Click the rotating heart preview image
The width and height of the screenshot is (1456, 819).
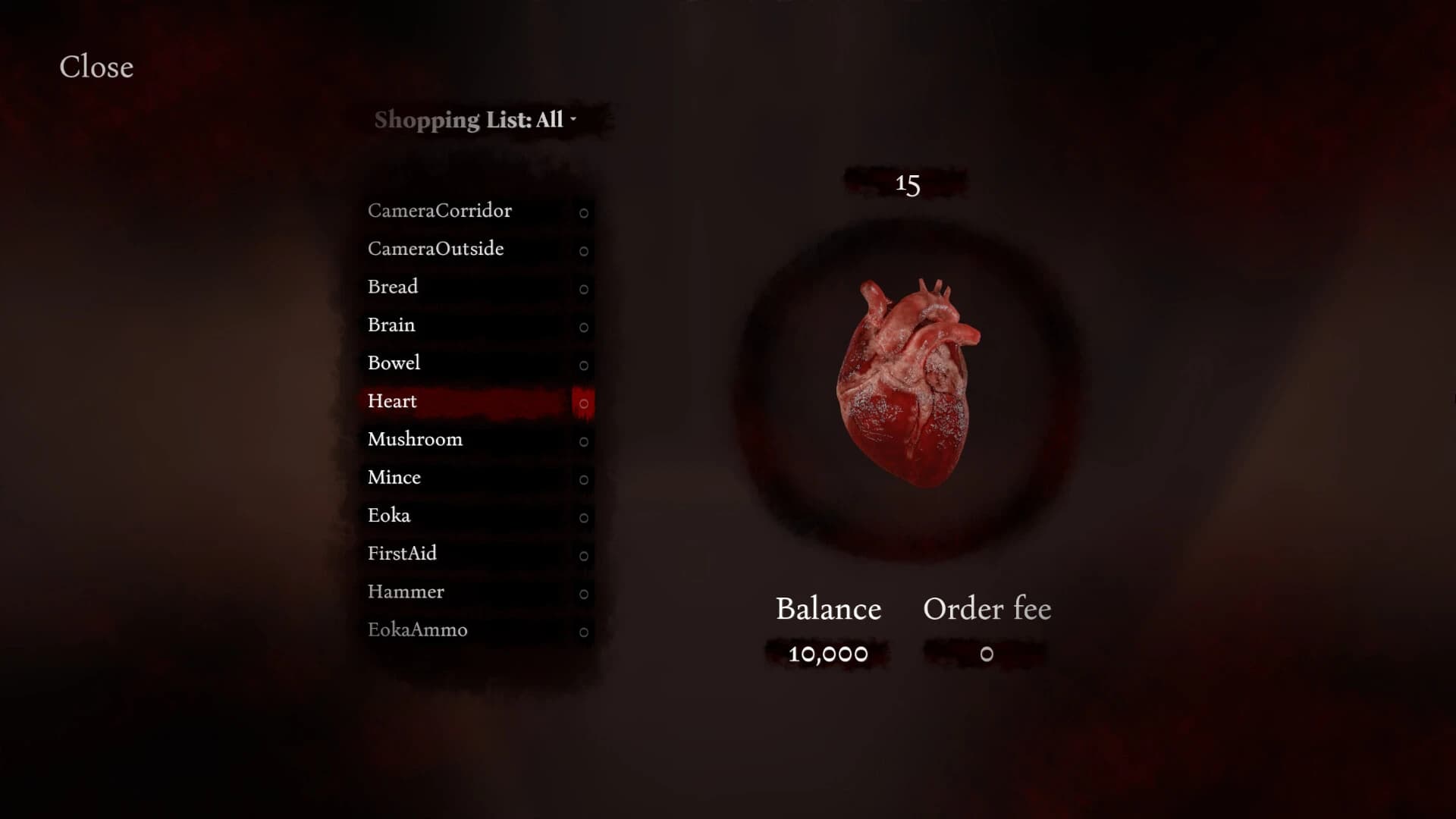tap(908, 379)
